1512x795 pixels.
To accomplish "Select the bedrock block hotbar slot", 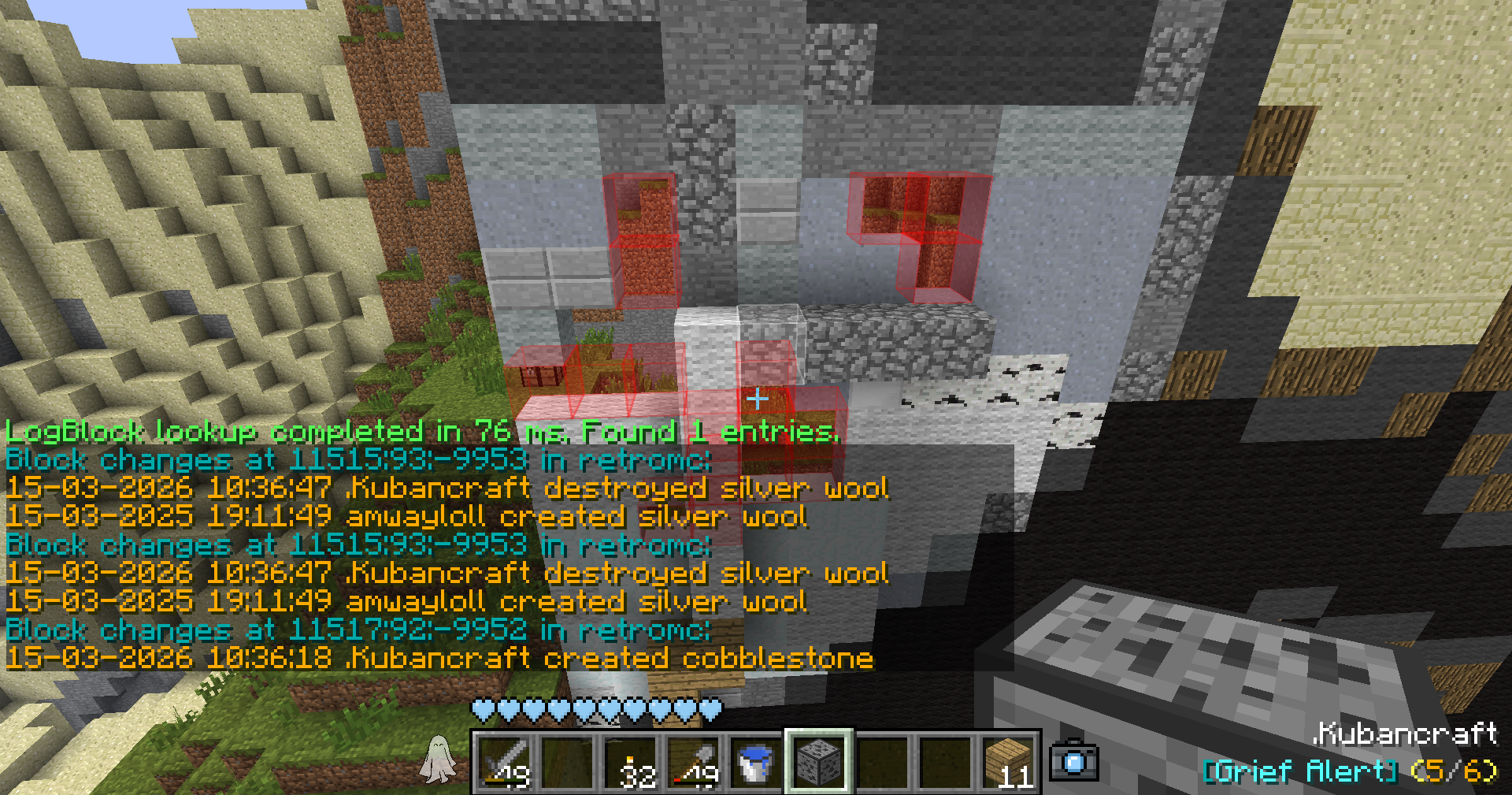I will click(819, 763).
